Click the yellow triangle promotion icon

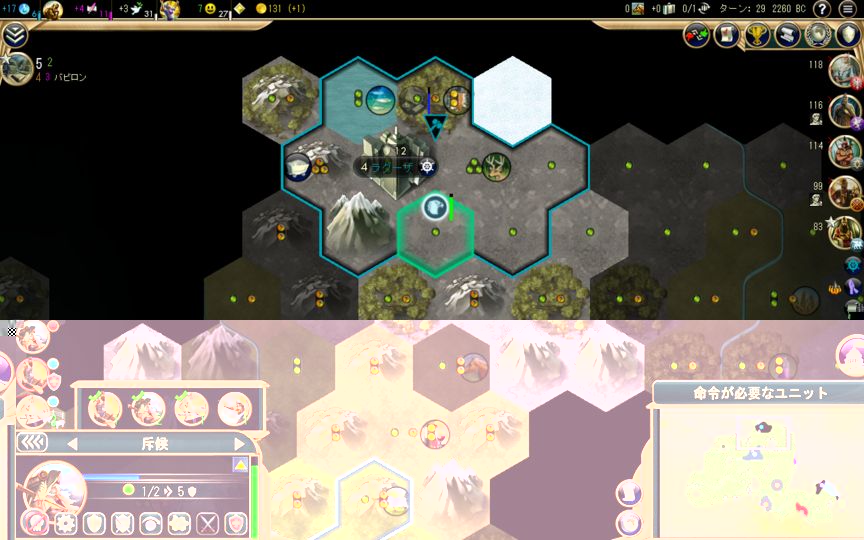point(240,465)
